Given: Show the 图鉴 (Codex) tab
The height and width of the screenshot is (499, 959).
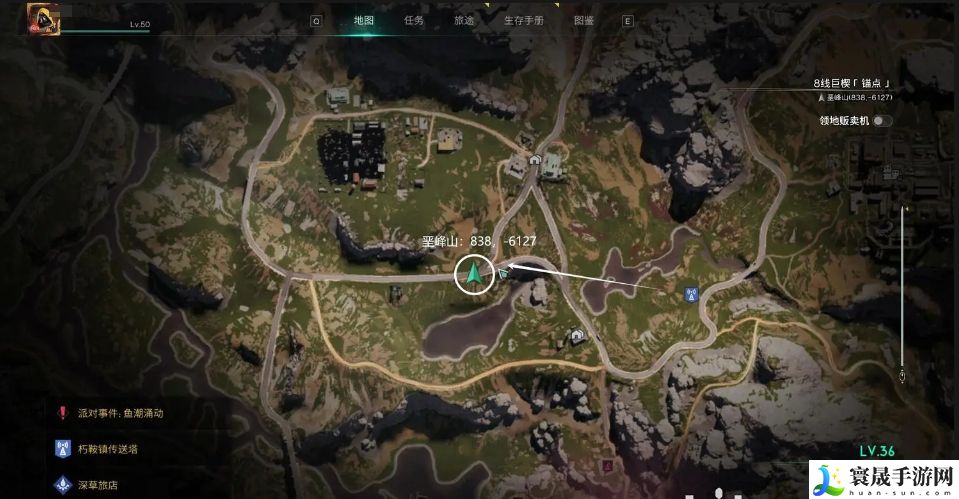Looking at the screenshot, I should pos(584,20).
